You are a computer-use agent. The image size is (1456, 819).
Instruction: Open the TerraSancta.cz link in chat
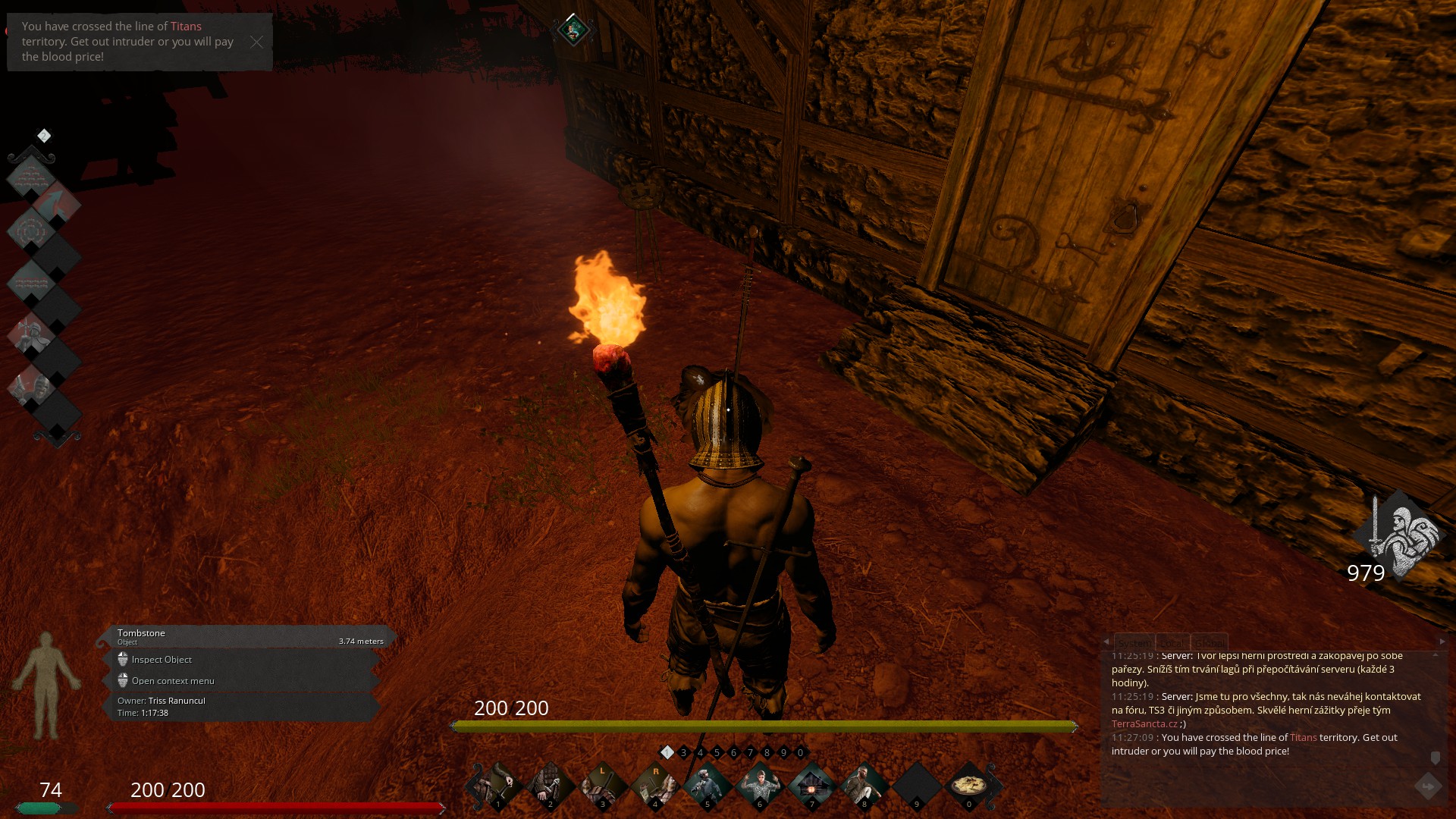tap(1144, 724)
